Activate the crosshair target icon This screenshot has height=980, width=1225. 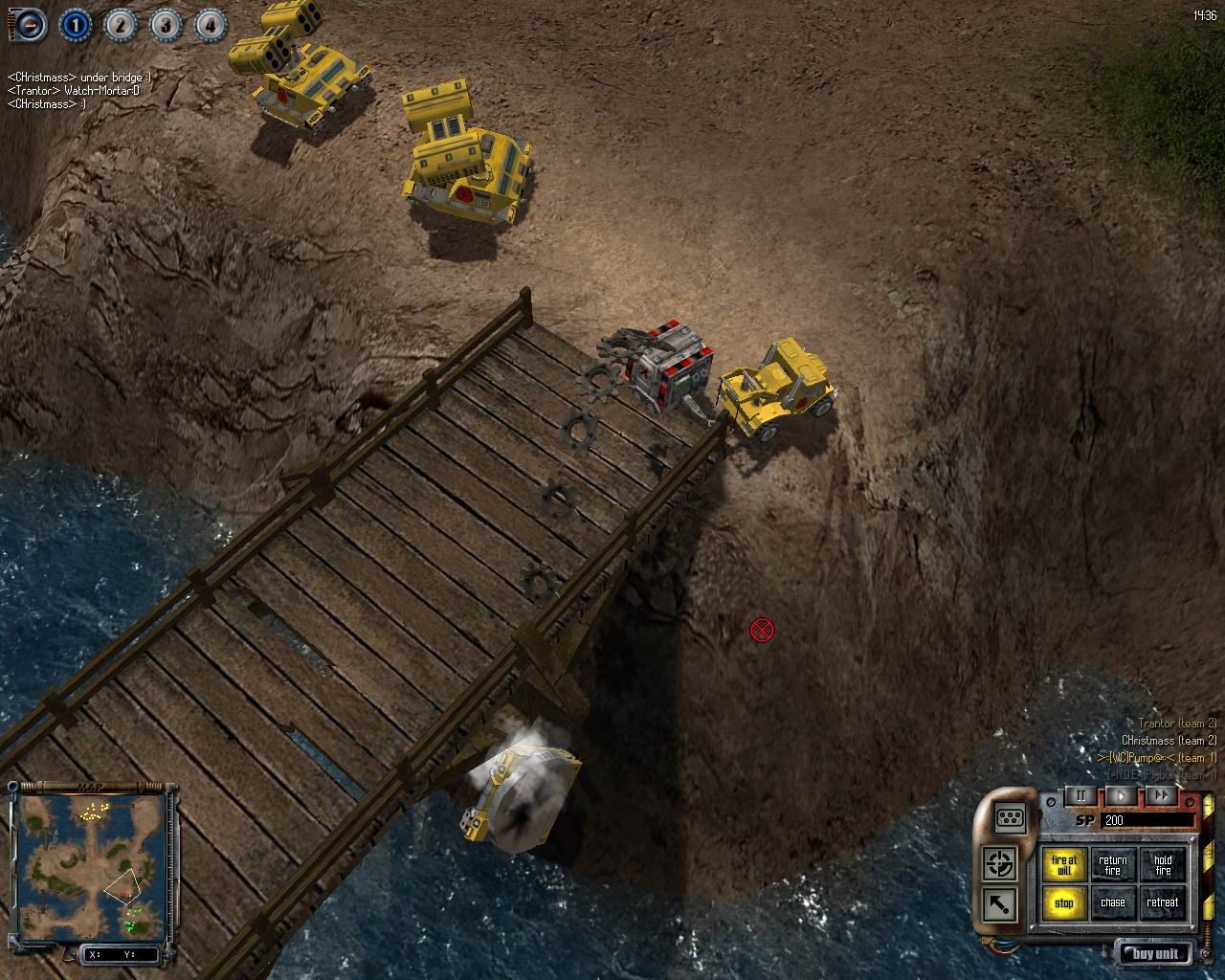[x=1001, y=862]
